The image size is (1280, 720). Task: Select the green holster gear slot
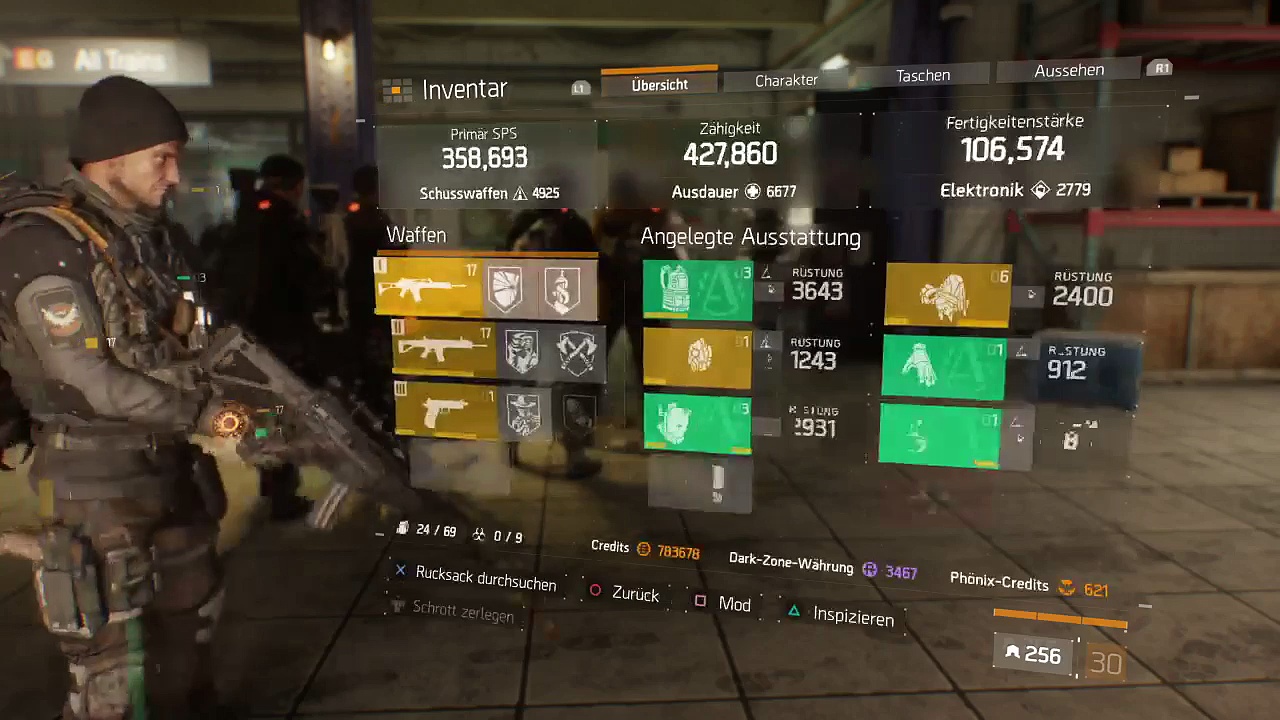(938, 434)
